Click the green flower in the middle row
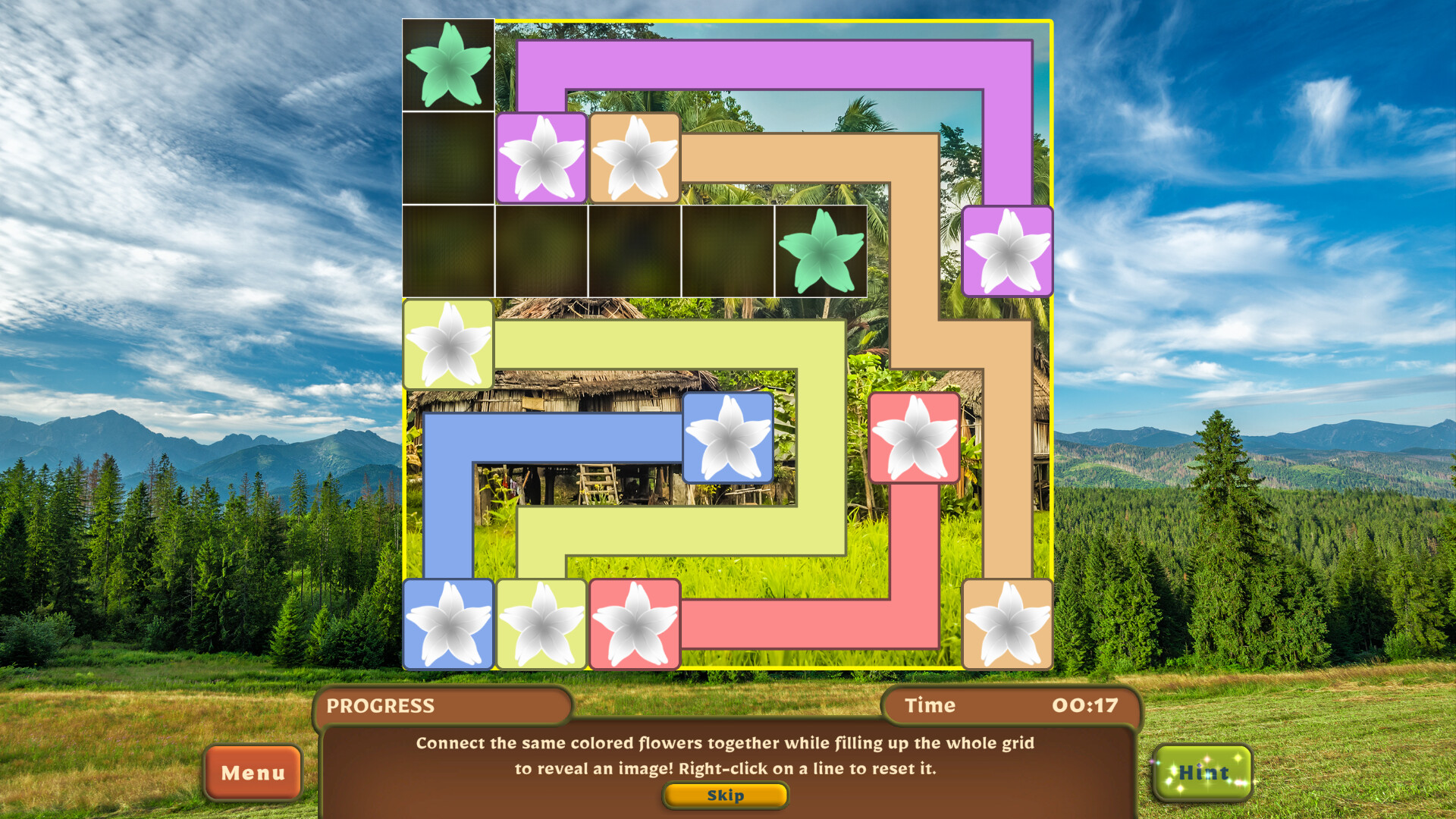This screenshot has height=819, width=1456. click(821, 250)
